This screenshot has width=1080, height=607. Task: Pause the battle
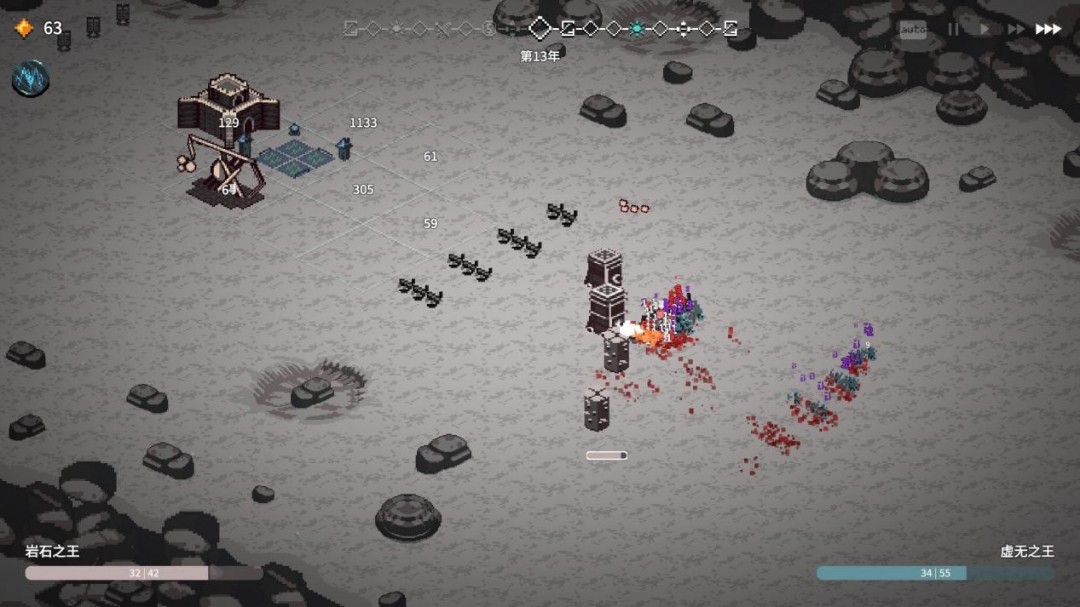[x=953, y=29]
